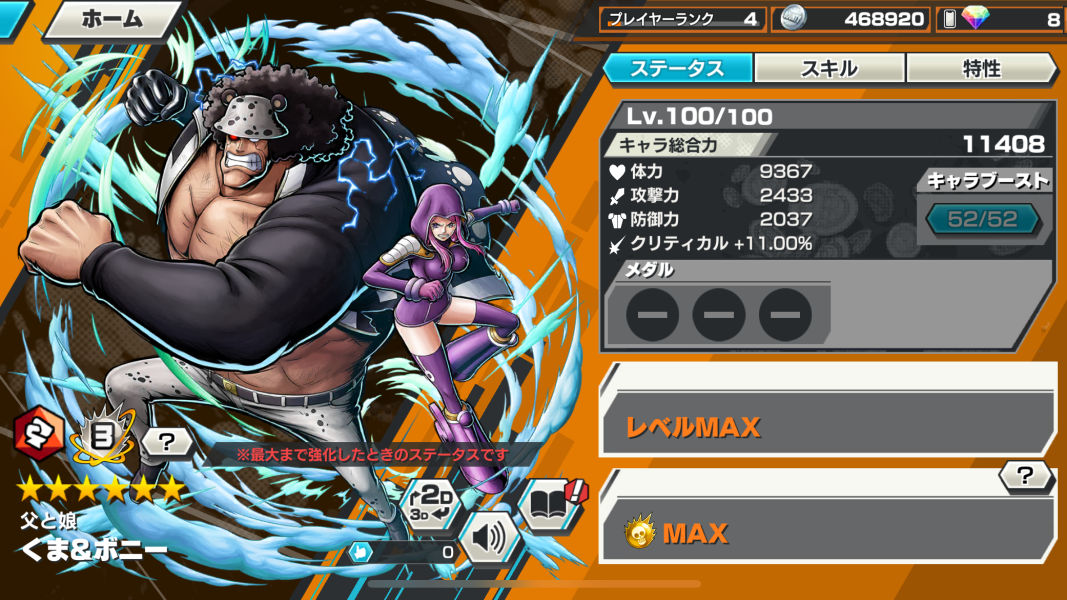1067x600 pixels.
Task: Play the character voice speaker icon
Action: tap(490, 539)
